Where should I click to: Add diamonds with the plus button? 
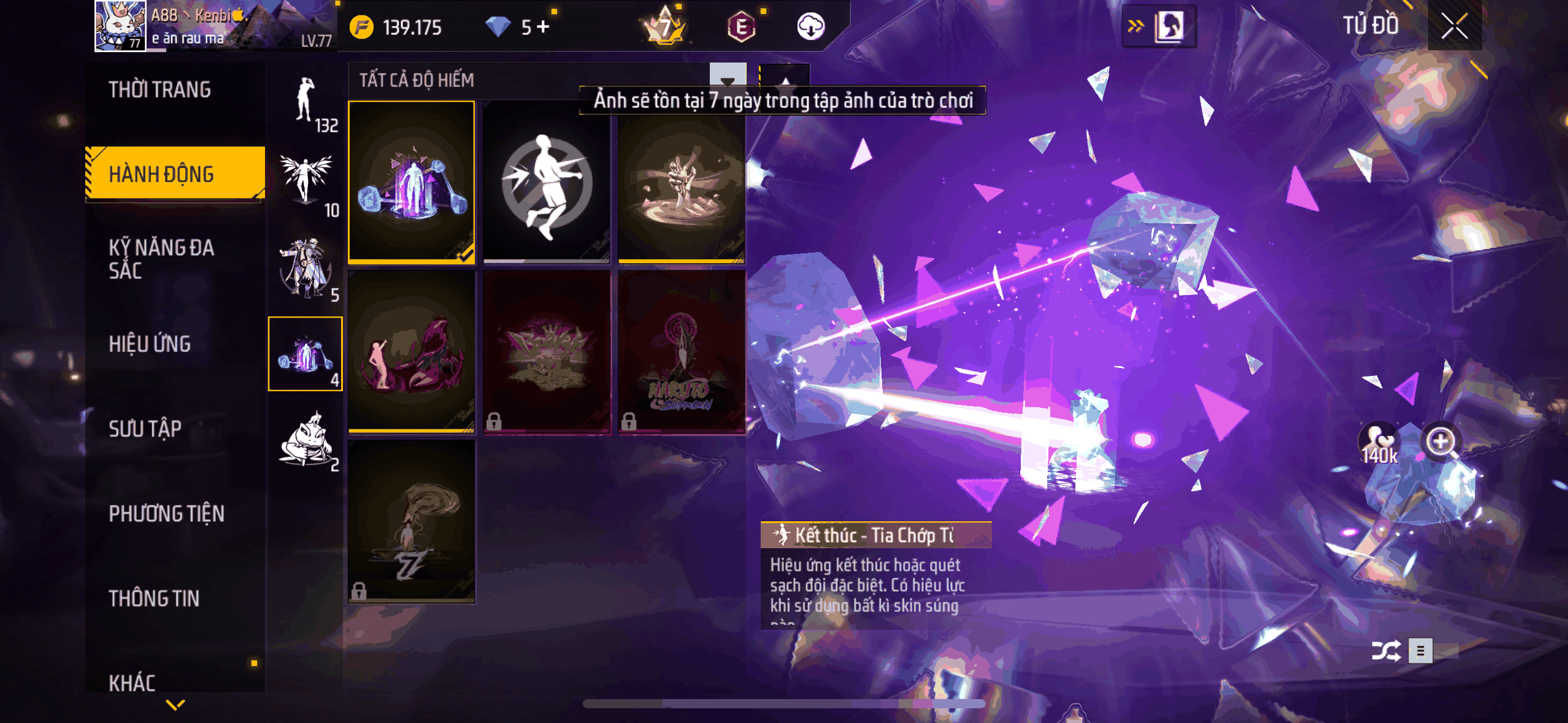[543, 26]
